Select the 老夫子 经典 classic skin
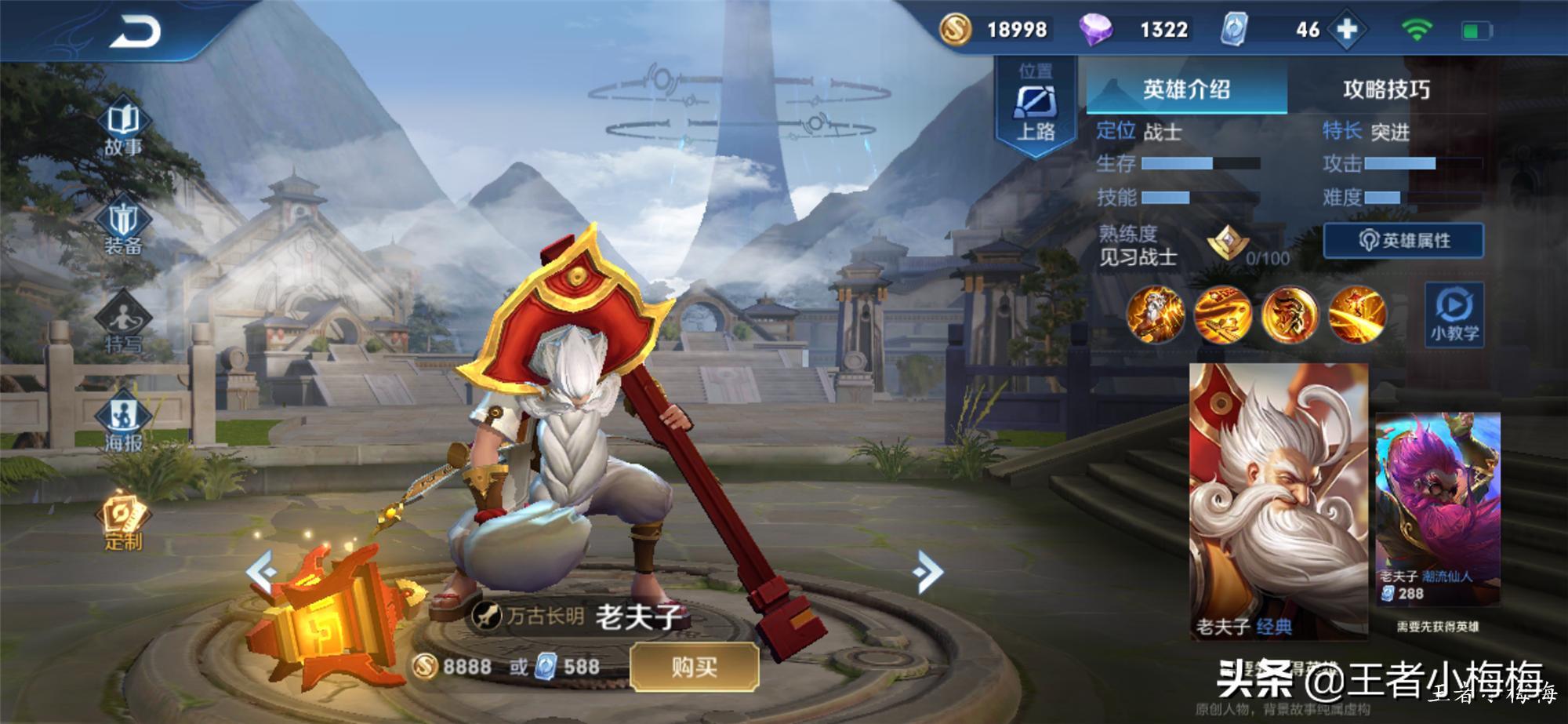Screen dimensions: 1568x724 tap(1279, 502)
